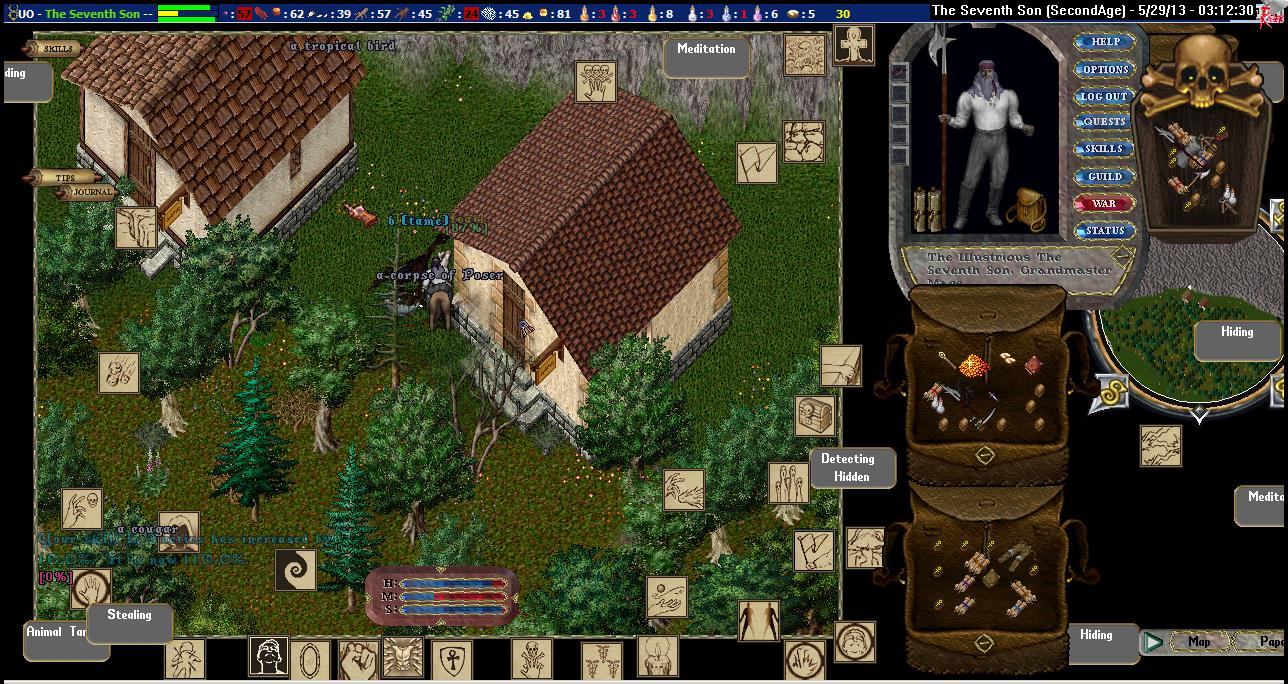Select the spiral spell icon
The width and height of the screenshot is (1288, 684).
click(x=295, y=570)
